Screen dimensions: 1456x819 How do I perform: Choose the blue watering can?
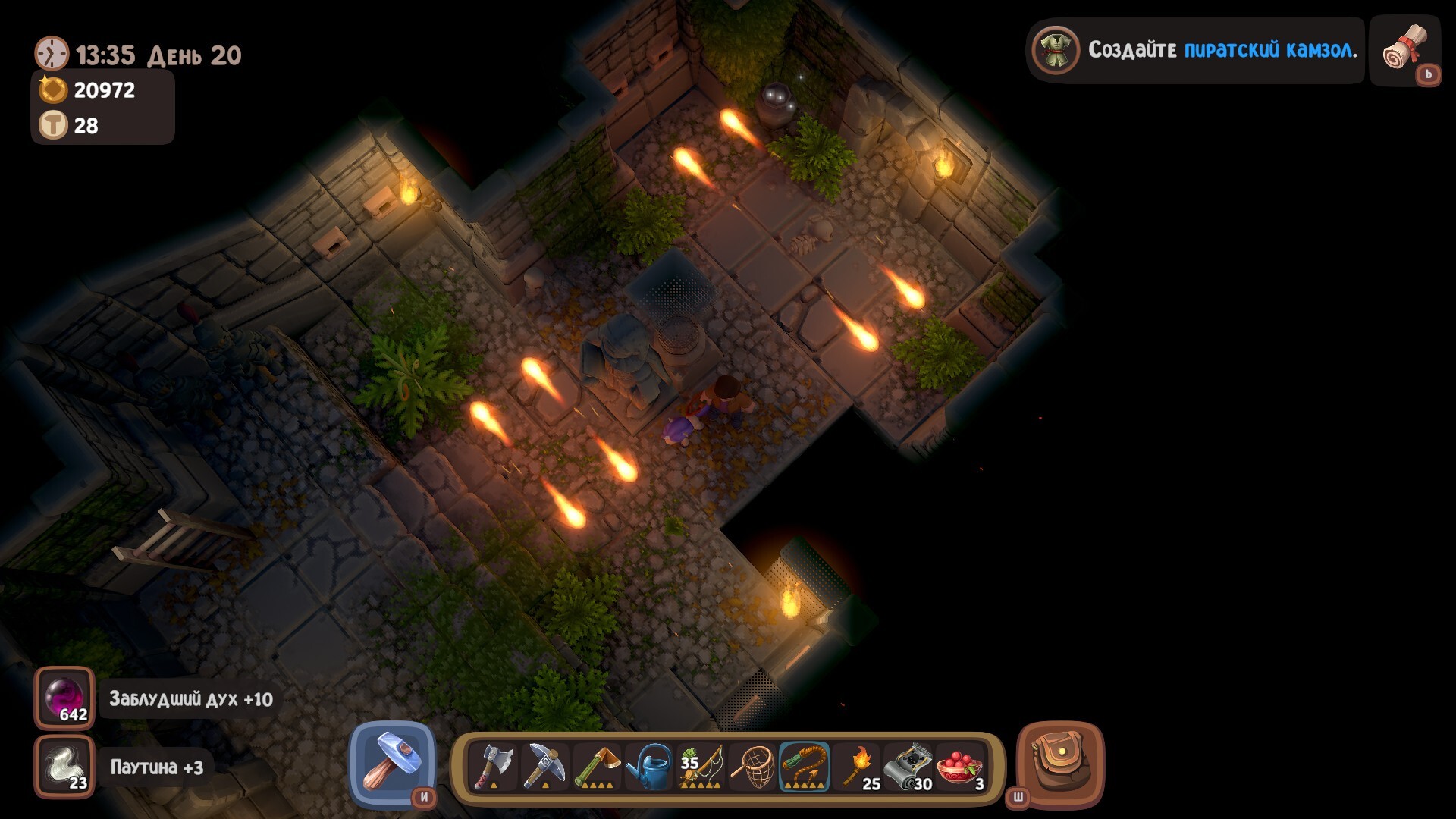click(x=649, y=767)
